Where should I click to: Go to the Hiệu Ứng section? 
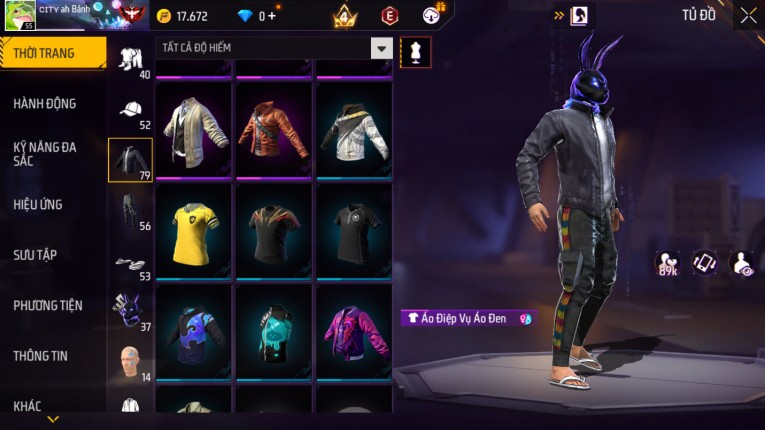[x=38, y=205]
